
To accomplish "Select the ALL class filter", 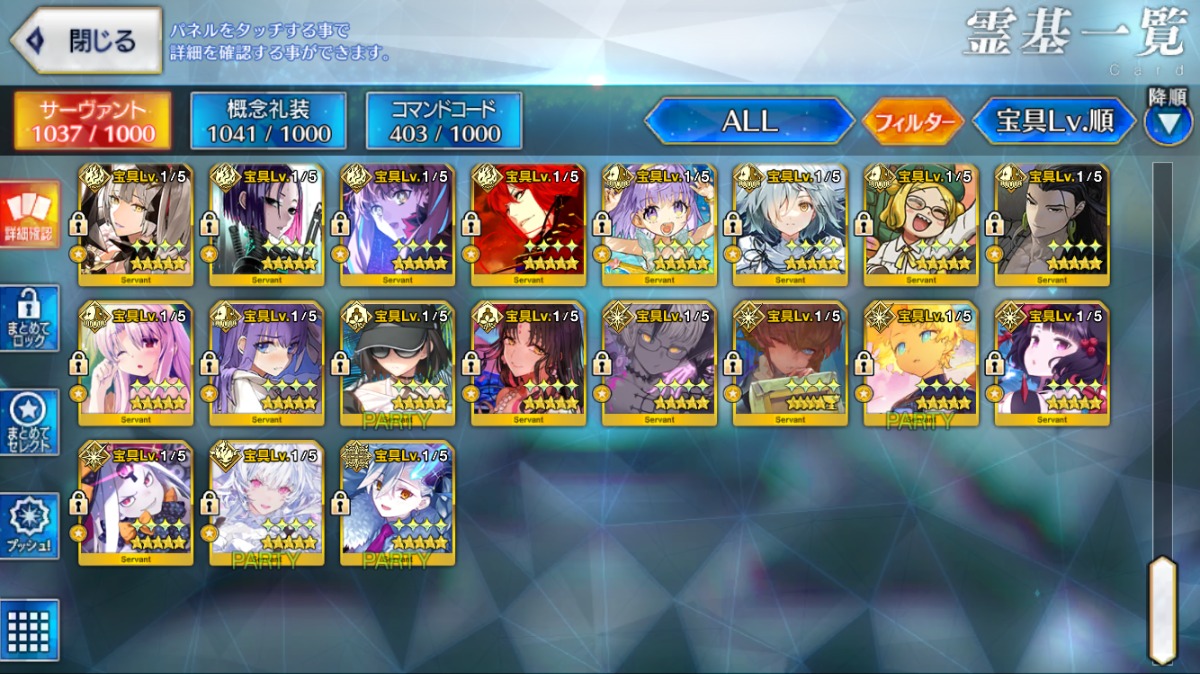I will pyautogui.click(x=749, y=121).
